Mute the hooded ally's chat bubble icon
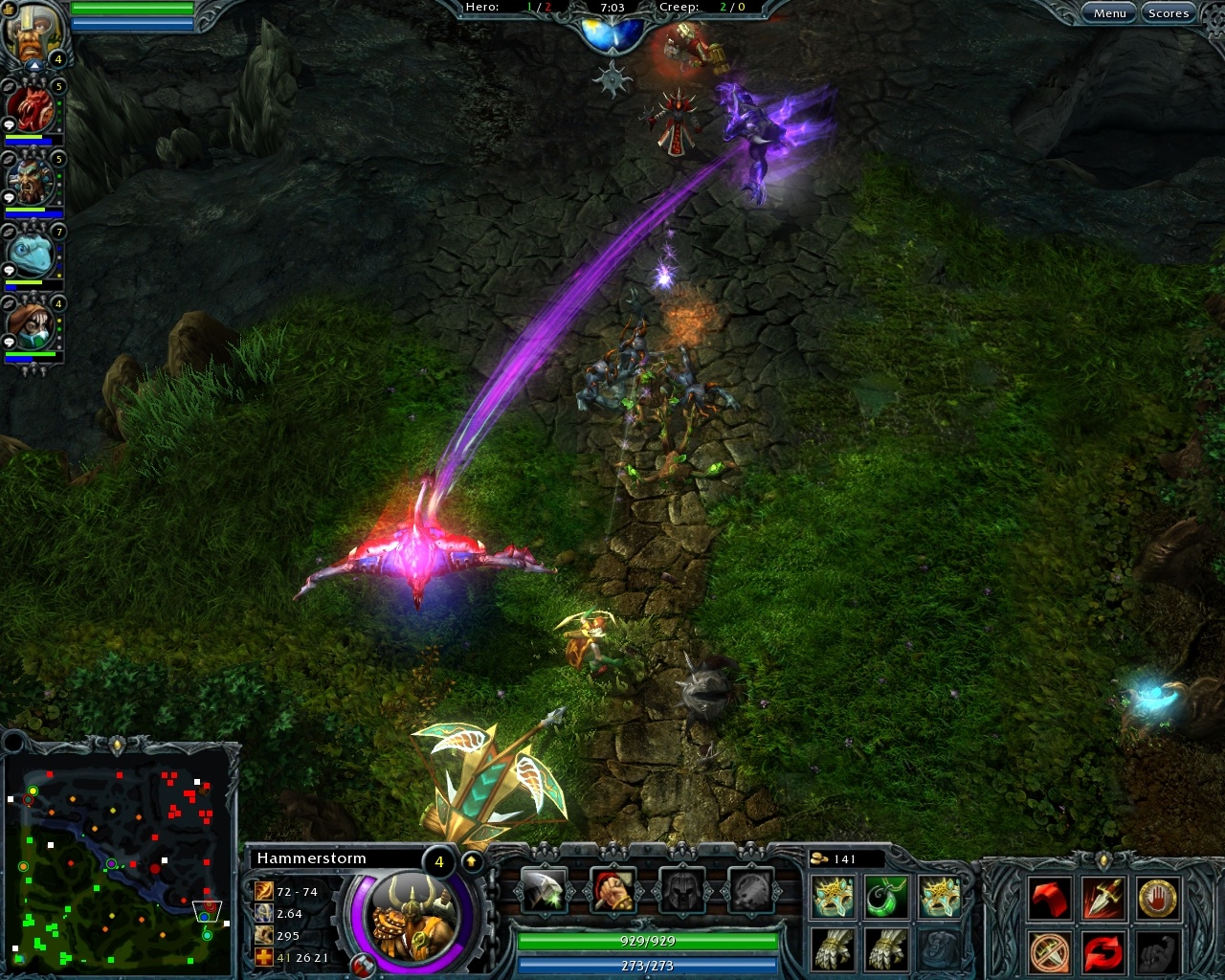Viewport: 1225px width, 980px height. tap(9, 340)
